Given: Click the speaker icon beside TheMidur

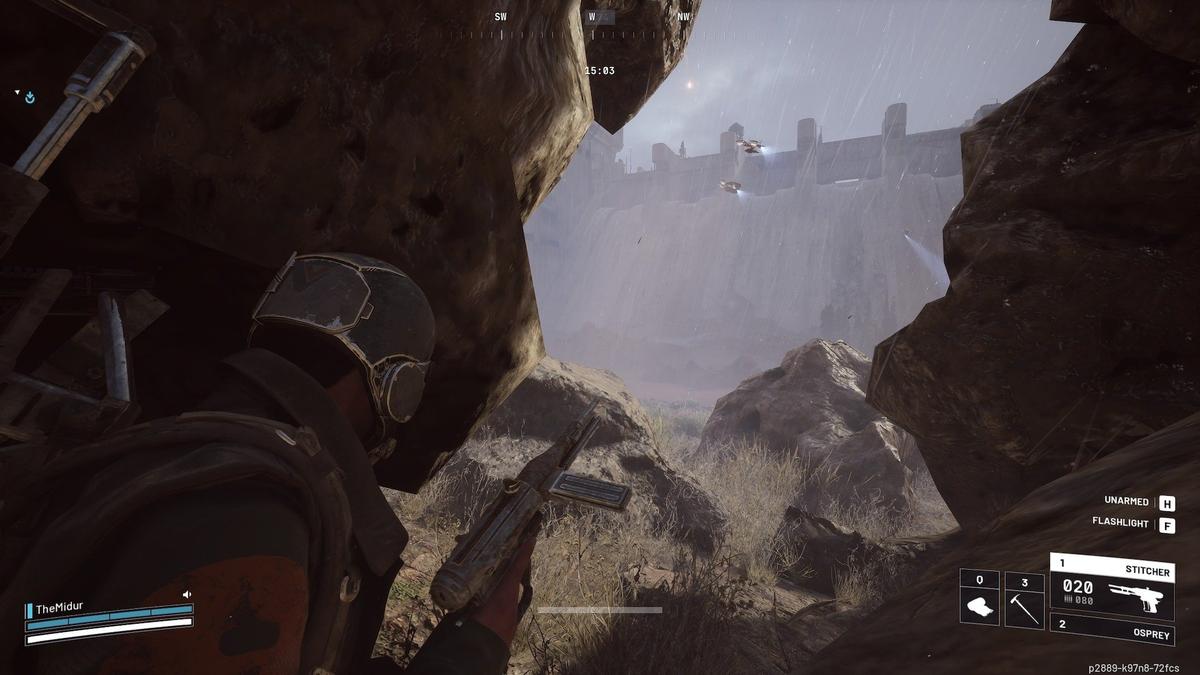Looking at the screenshot, I should (186, 595).
